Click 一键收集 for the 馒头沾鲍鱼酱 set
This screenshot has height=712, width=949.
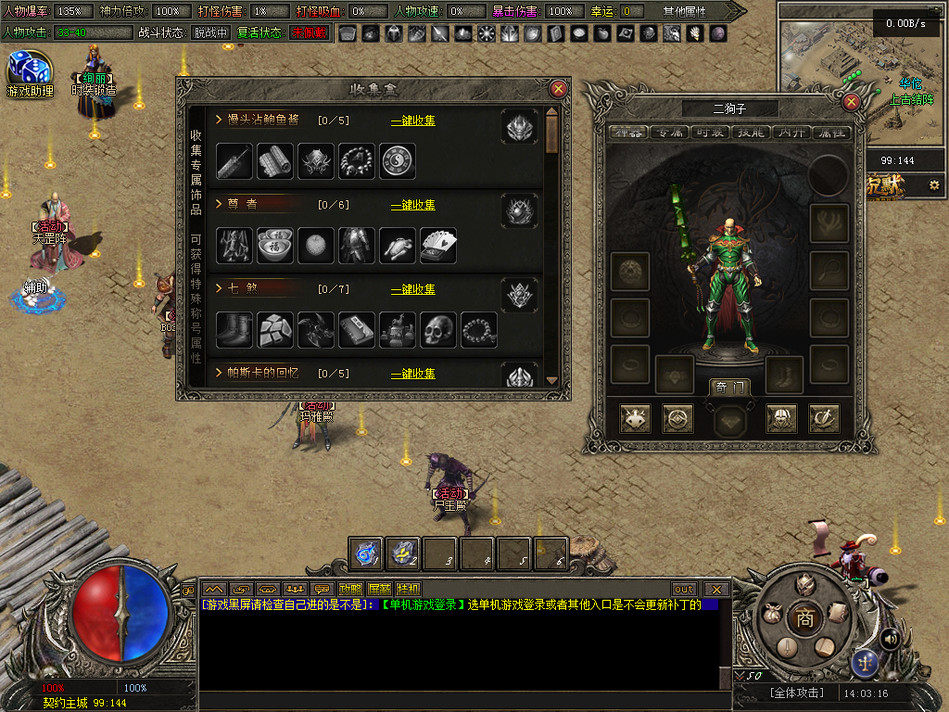tap(413, 120)
